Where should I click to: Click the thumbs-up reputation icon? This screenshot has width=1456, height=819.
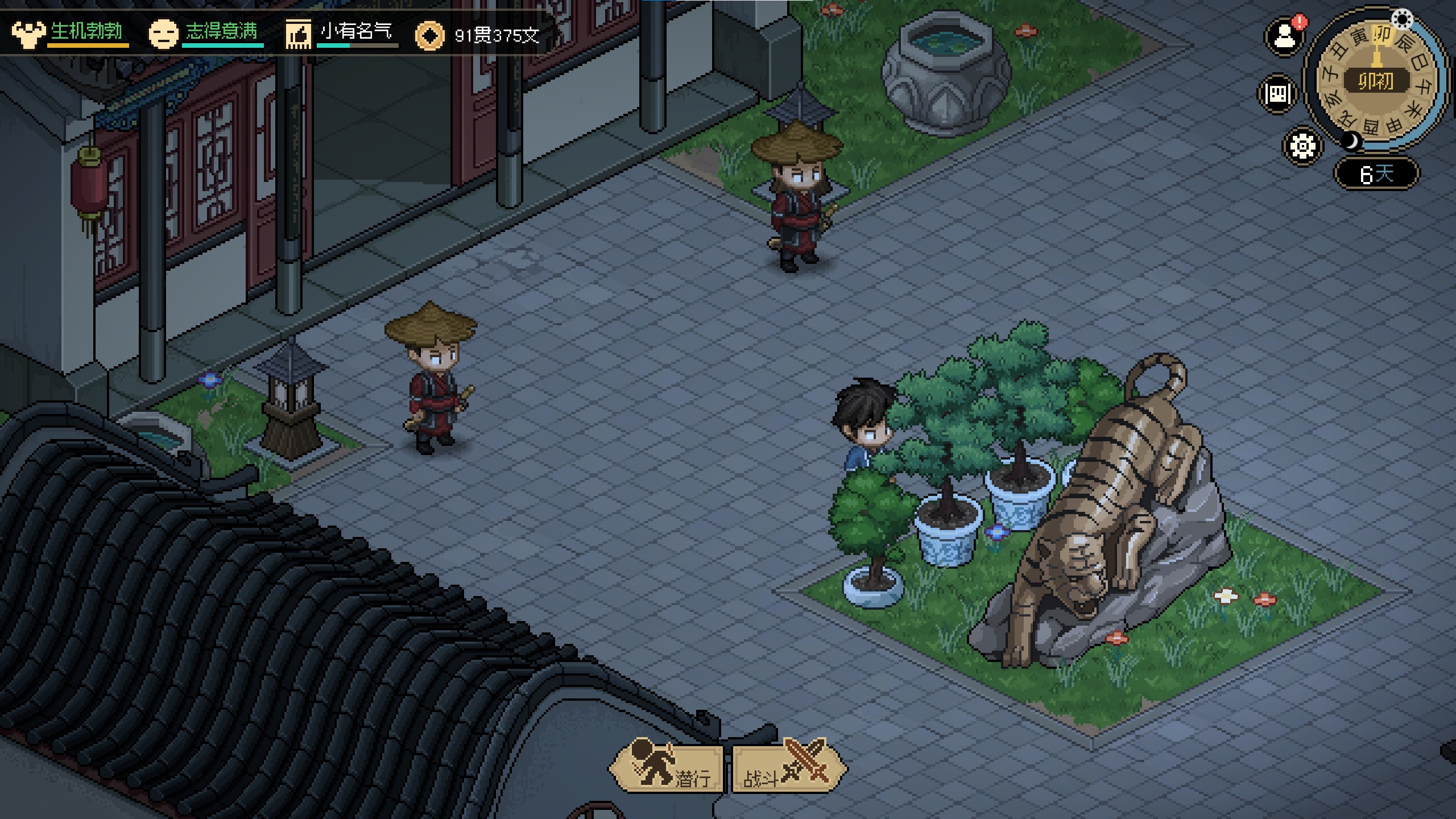tap(299, 34)
